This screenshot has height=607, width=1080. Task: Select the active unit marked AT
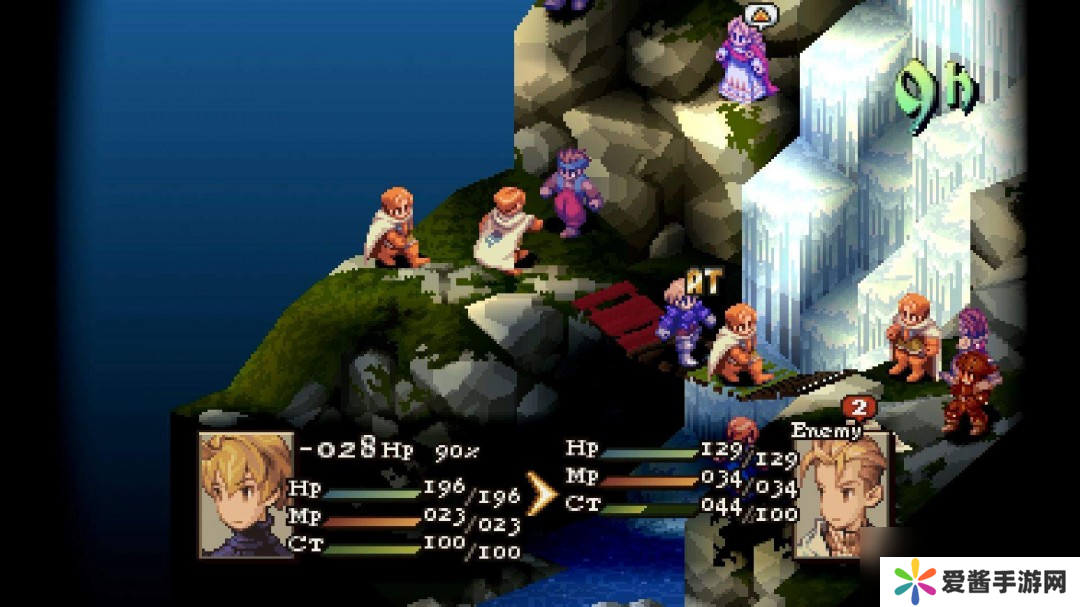(x=686, y=320)
